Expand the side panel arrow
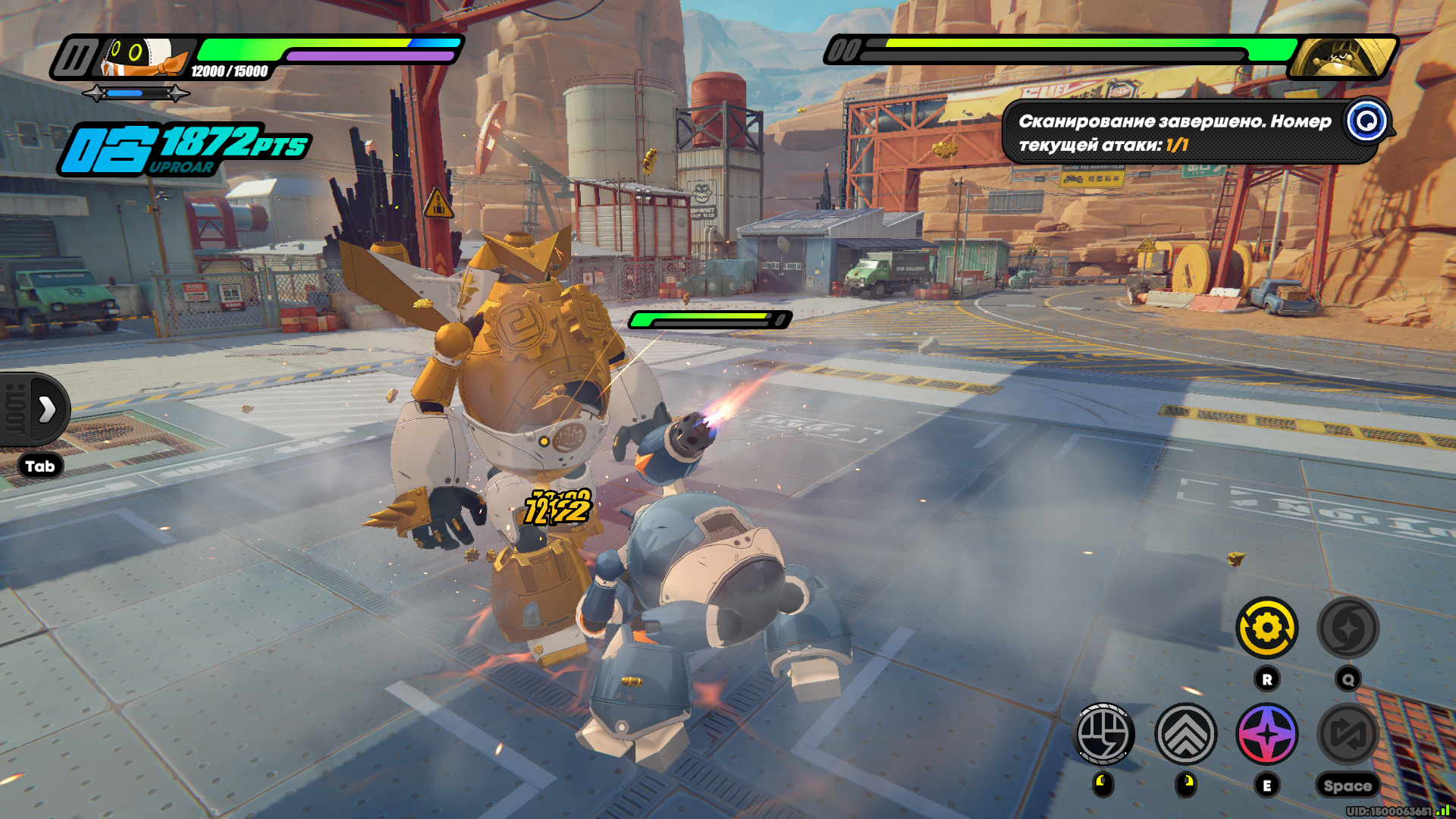 tap(46, 409)
